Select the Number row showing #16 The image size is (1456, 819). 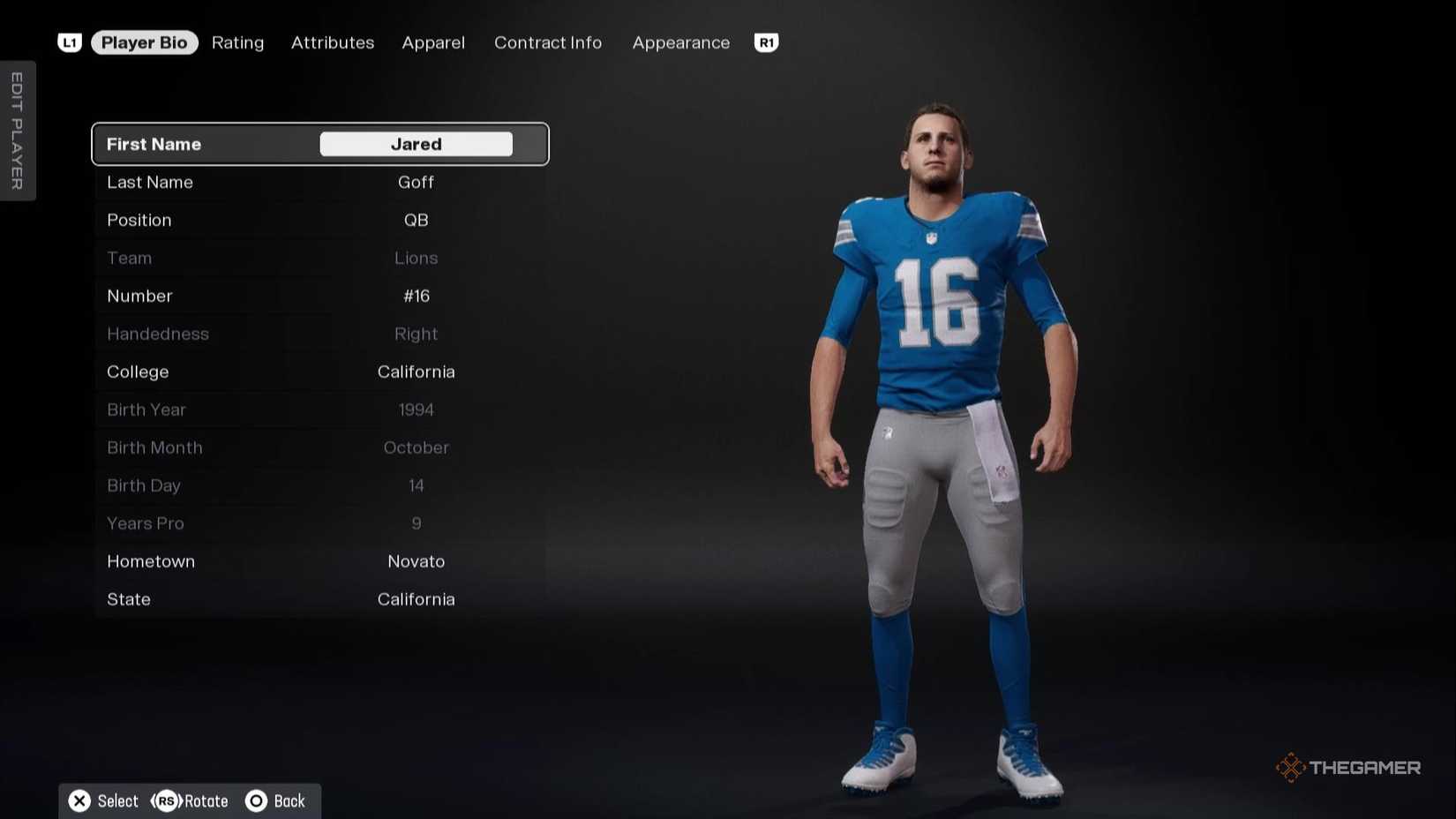pos(319,296)
